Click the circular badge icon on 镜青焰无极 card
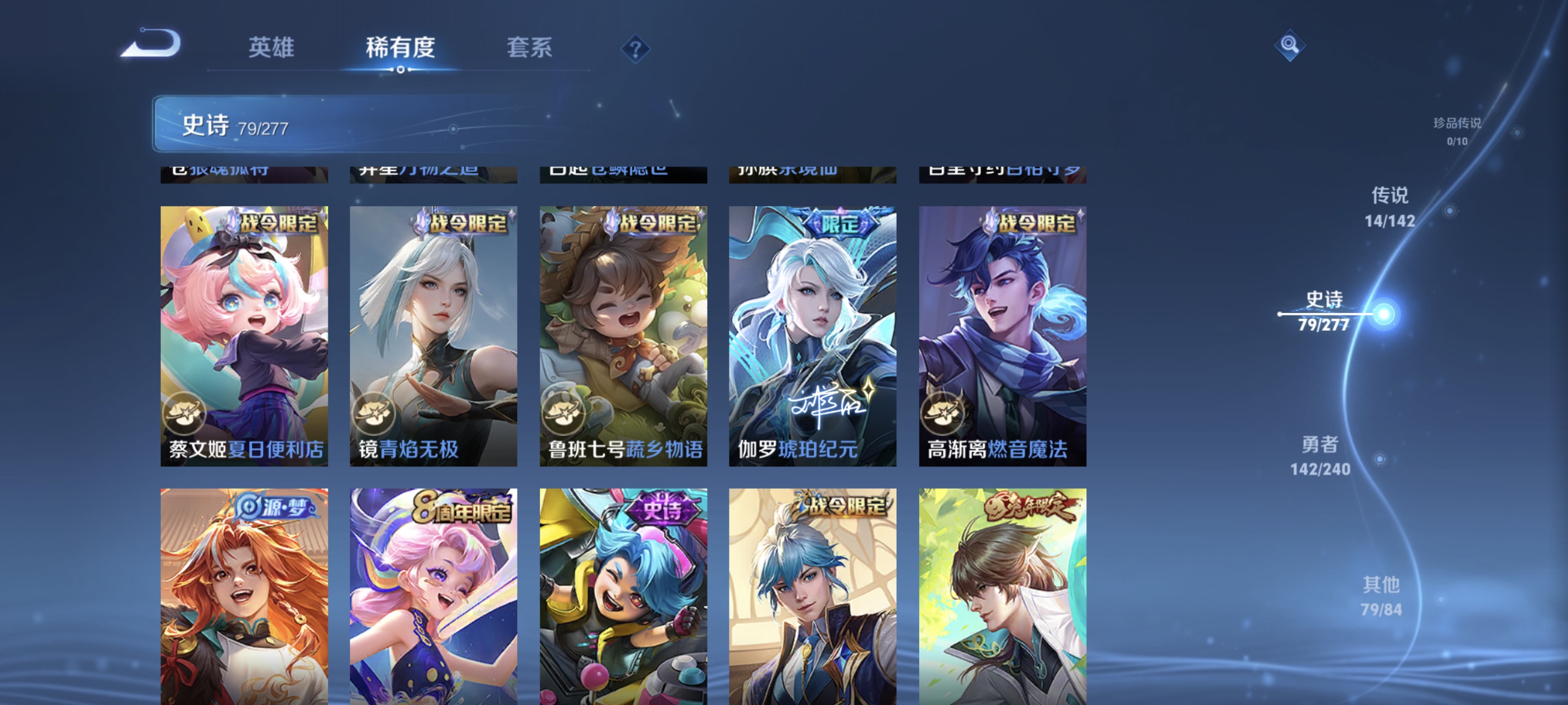This screenshot has width=1568, height=705. pyautogui.click(x=377, y=414)
